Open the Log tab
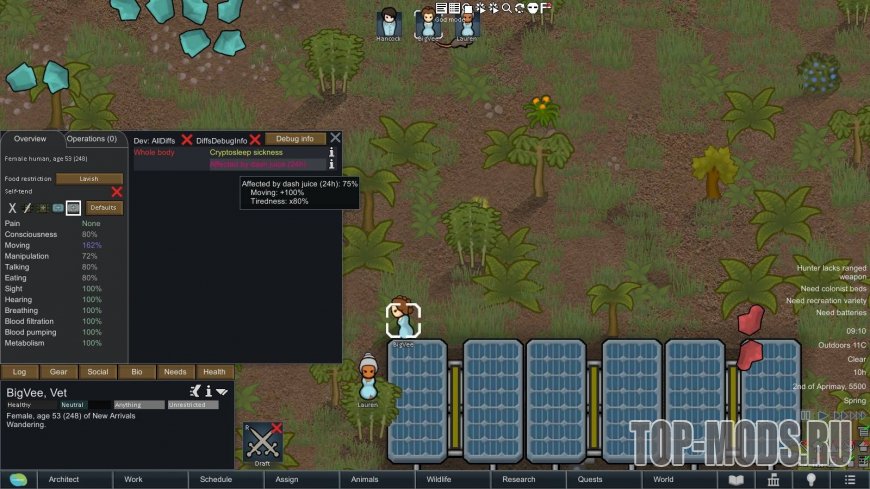Screen dimensions: 870x489 pyautogui.click(x=20, y=372)
